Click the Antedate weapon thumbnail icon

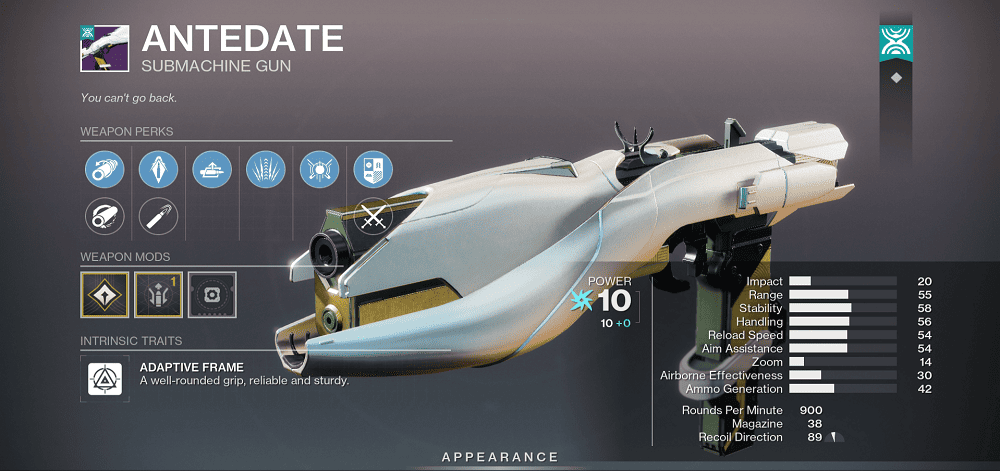click(x=104, y=47)
